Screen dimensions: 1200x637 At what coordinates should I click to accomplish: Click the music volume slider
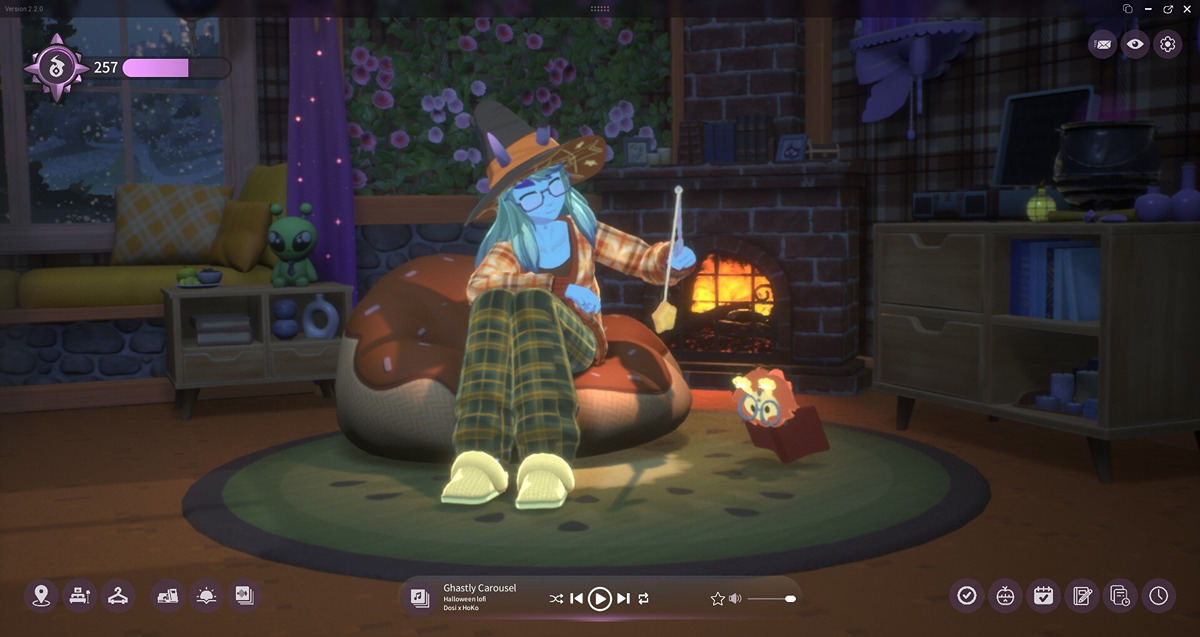coord(770,598)
